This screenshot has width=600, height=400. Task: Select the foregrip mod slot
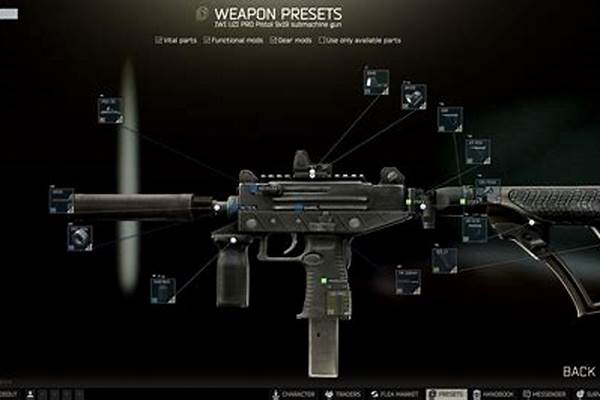pos(162,289)
